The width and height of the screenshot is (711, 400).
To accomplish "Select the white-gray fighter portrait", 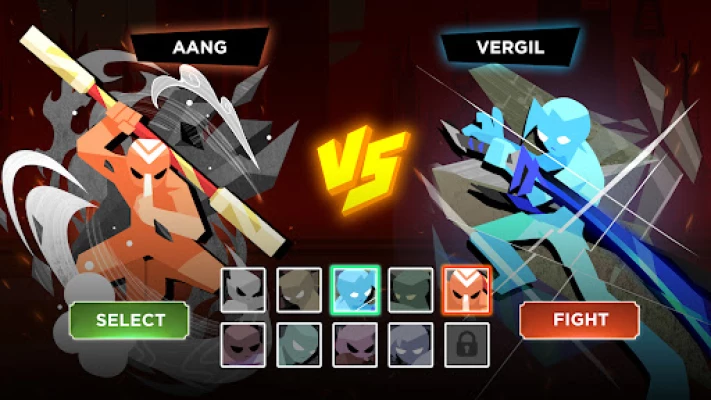I will coord(243,290).
